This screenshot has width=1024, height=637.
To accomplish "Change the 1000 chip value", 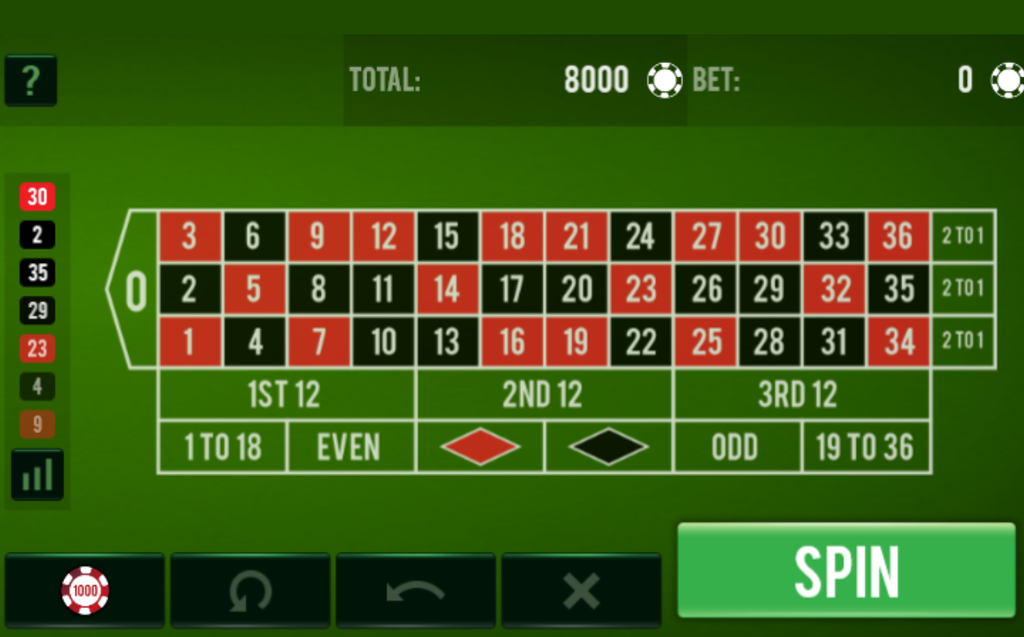I will (x=85, y=590).
